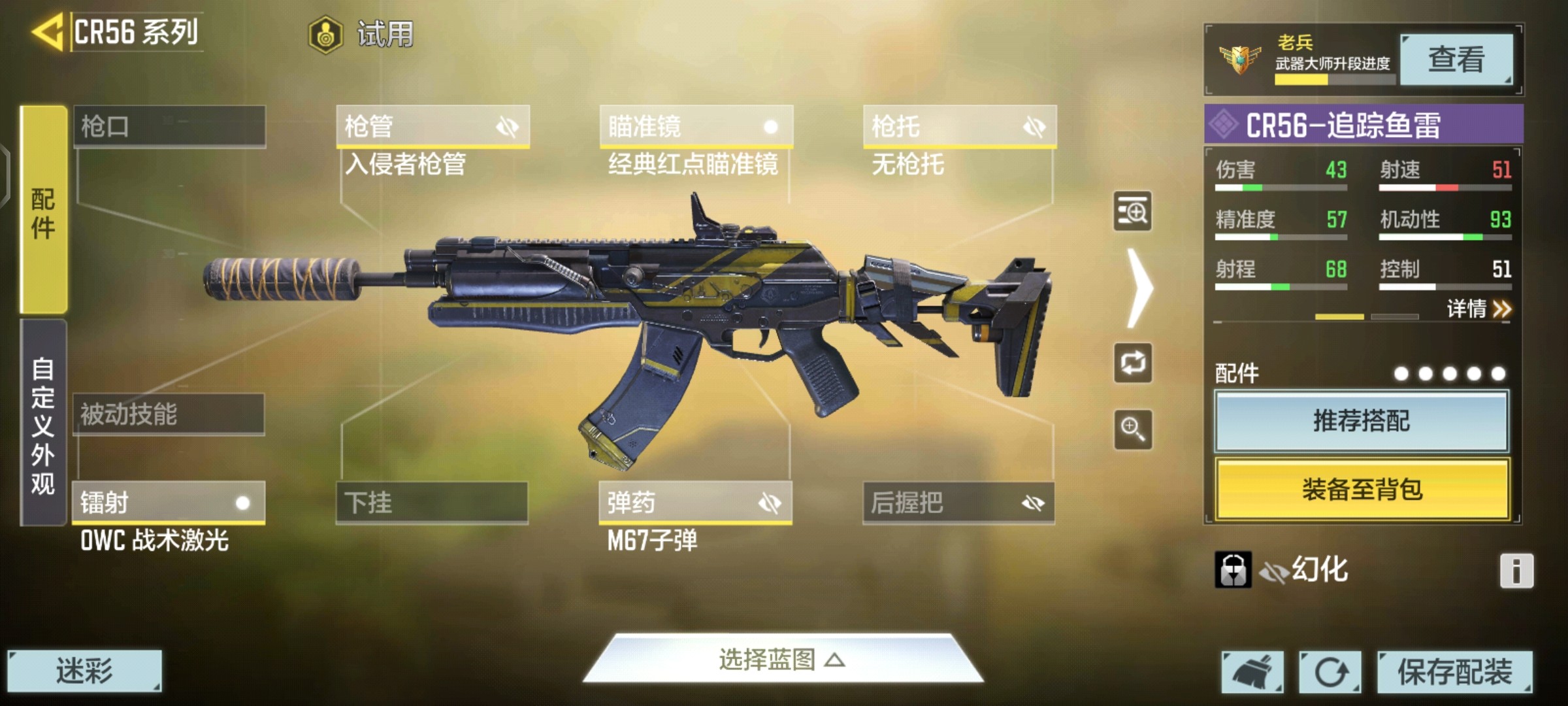The height and width of the screenshot is (706, 1568).
Task: Open the 枪管 barrel attachment slot
Action: [x=433, y=126]
